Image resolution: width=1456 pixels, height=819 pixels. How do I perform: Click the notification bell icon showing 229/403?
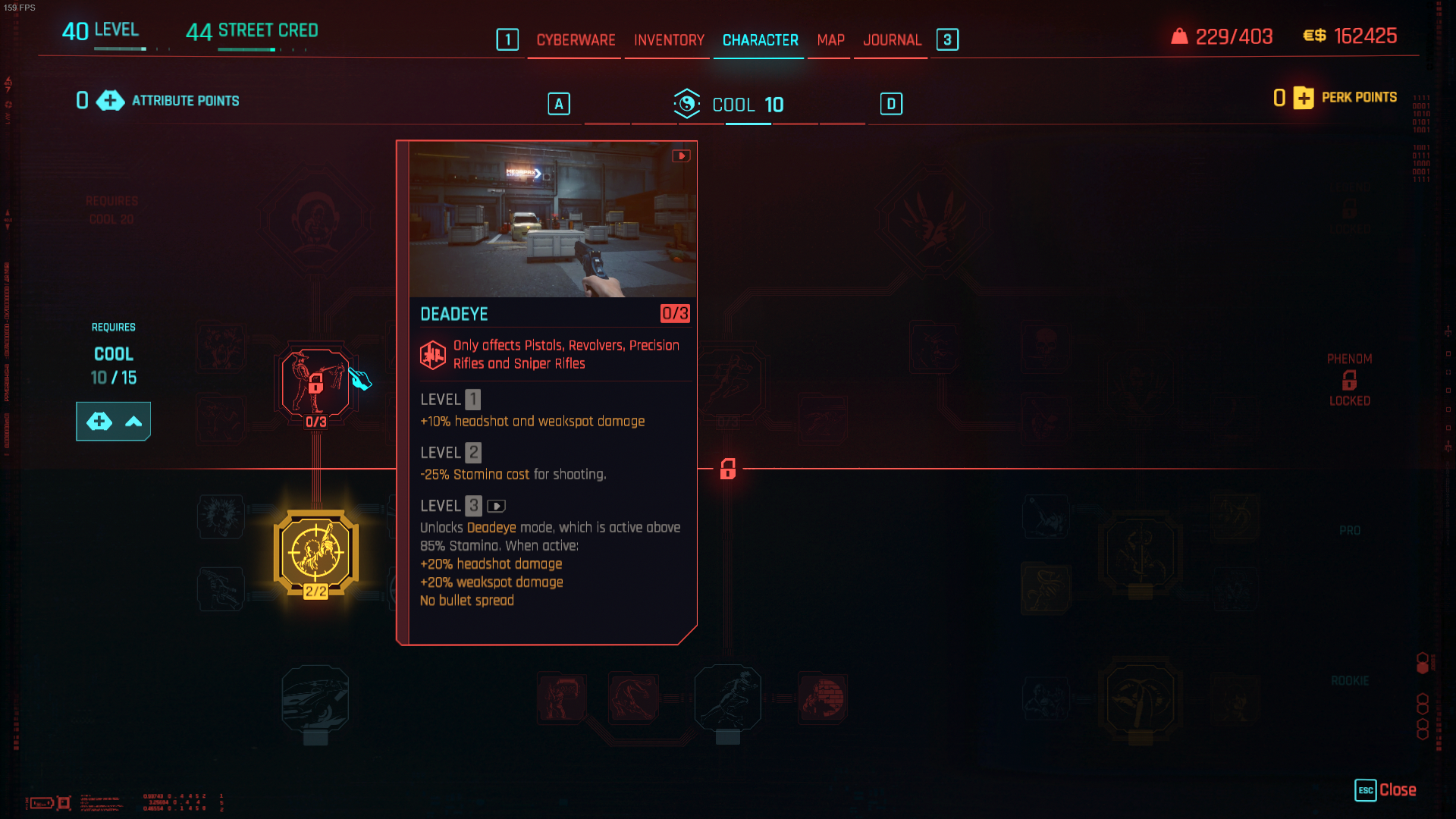1178,36
